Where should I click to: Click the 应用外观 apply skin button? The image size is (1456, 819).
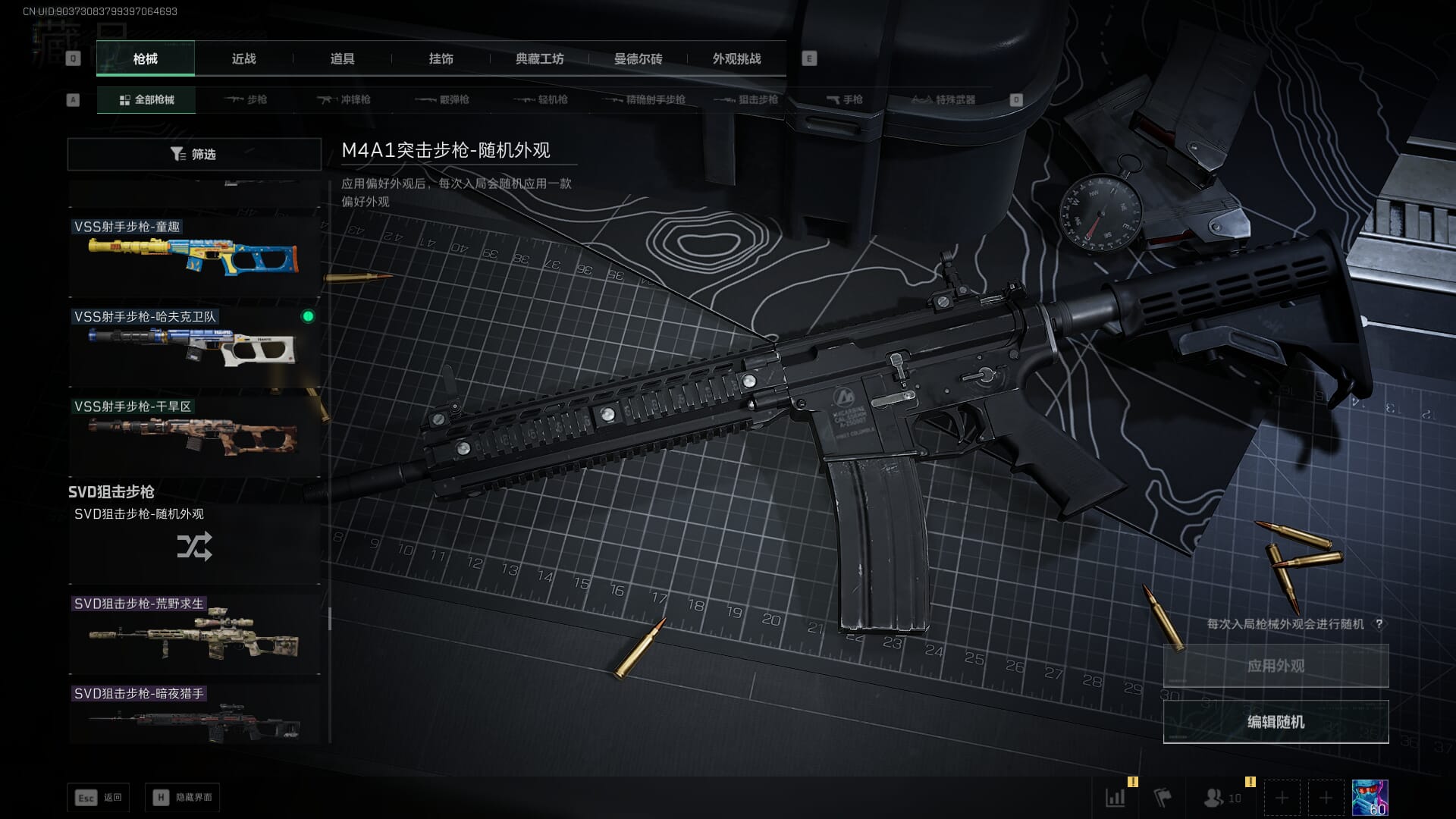(1276, 666)
